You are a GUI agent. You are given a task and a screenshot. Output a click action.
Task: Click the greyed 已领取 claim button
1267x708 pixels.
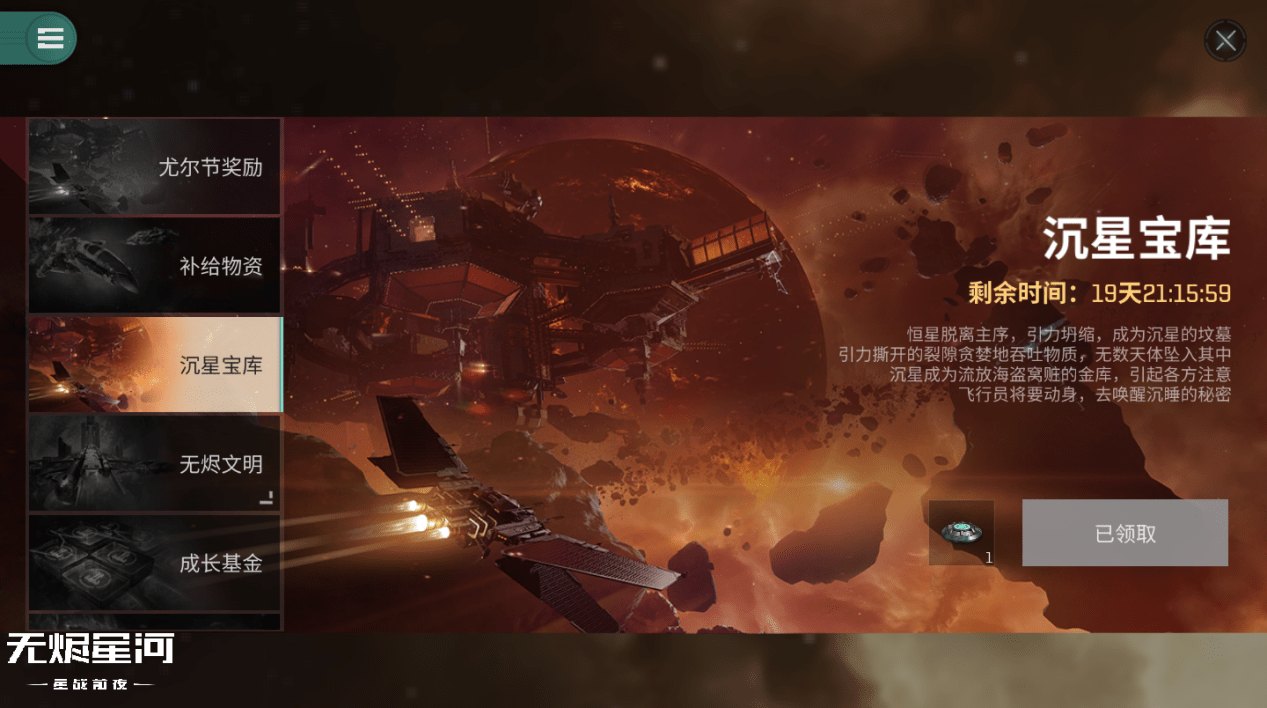(1124, 534)
